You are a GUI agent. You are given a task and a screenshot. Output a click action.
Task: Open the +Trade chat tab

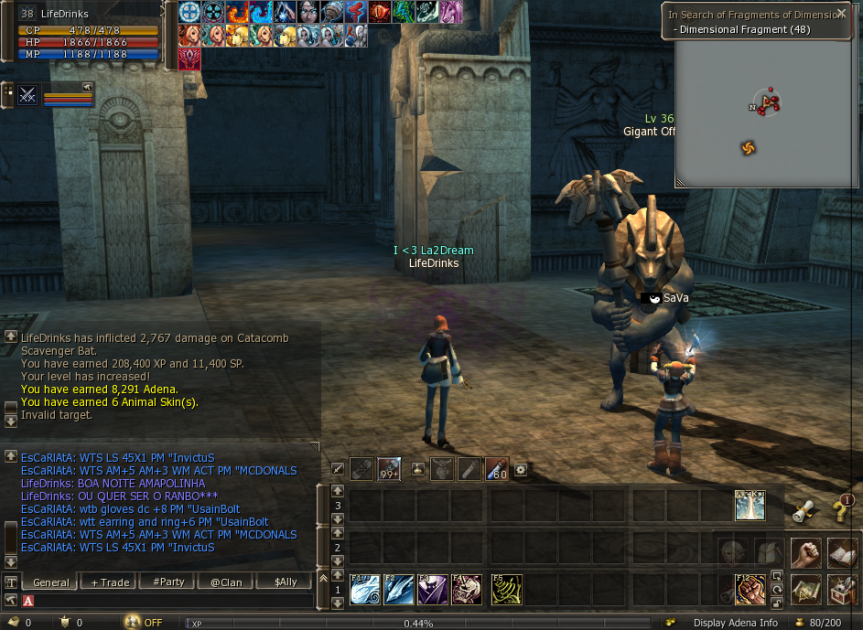pyautogui.click(x=110, y=582)
